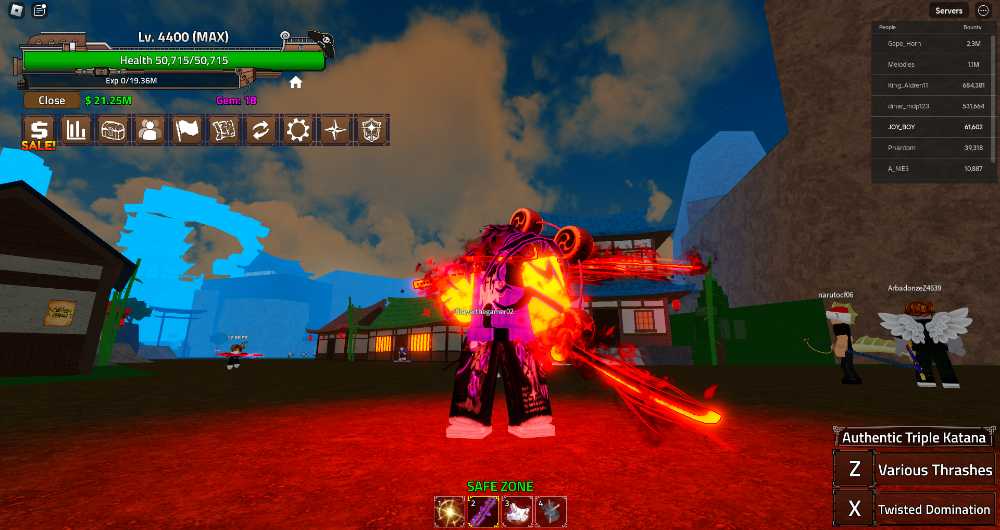Viewport: 1000px width, 530px height.
Task: Use the Twisted Domination skill
Action: 913,509
